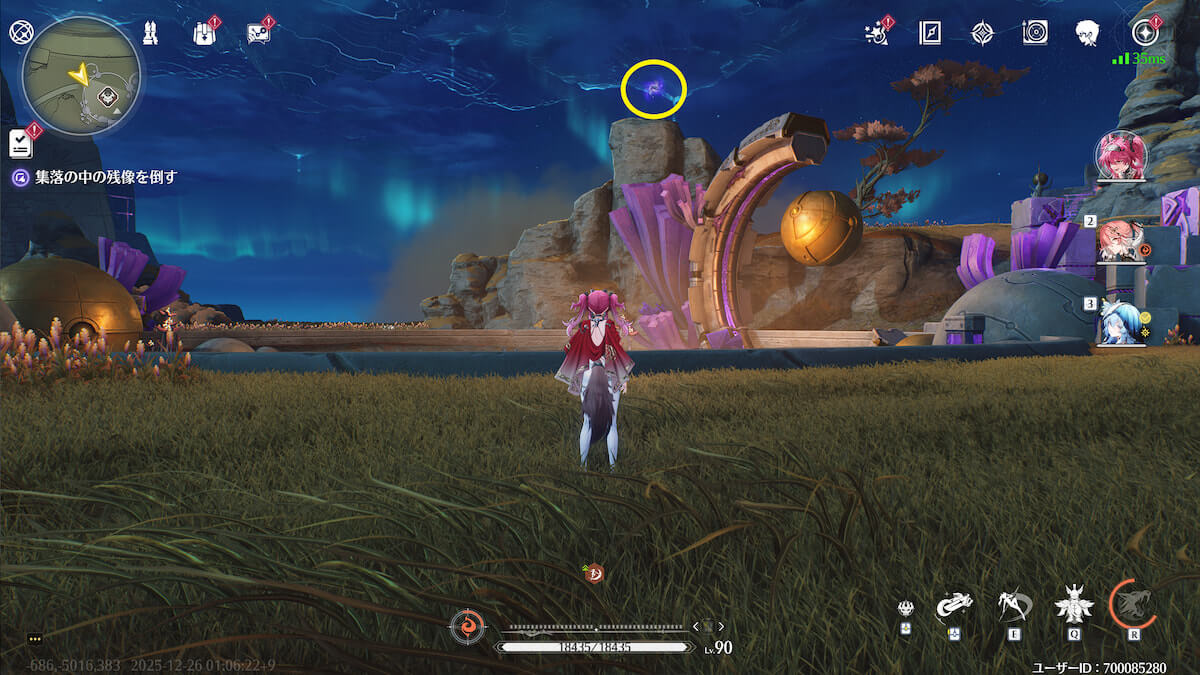Open the chat bubble icon with alert
The height and width of the screenshot is (675, 1200).
258,33
